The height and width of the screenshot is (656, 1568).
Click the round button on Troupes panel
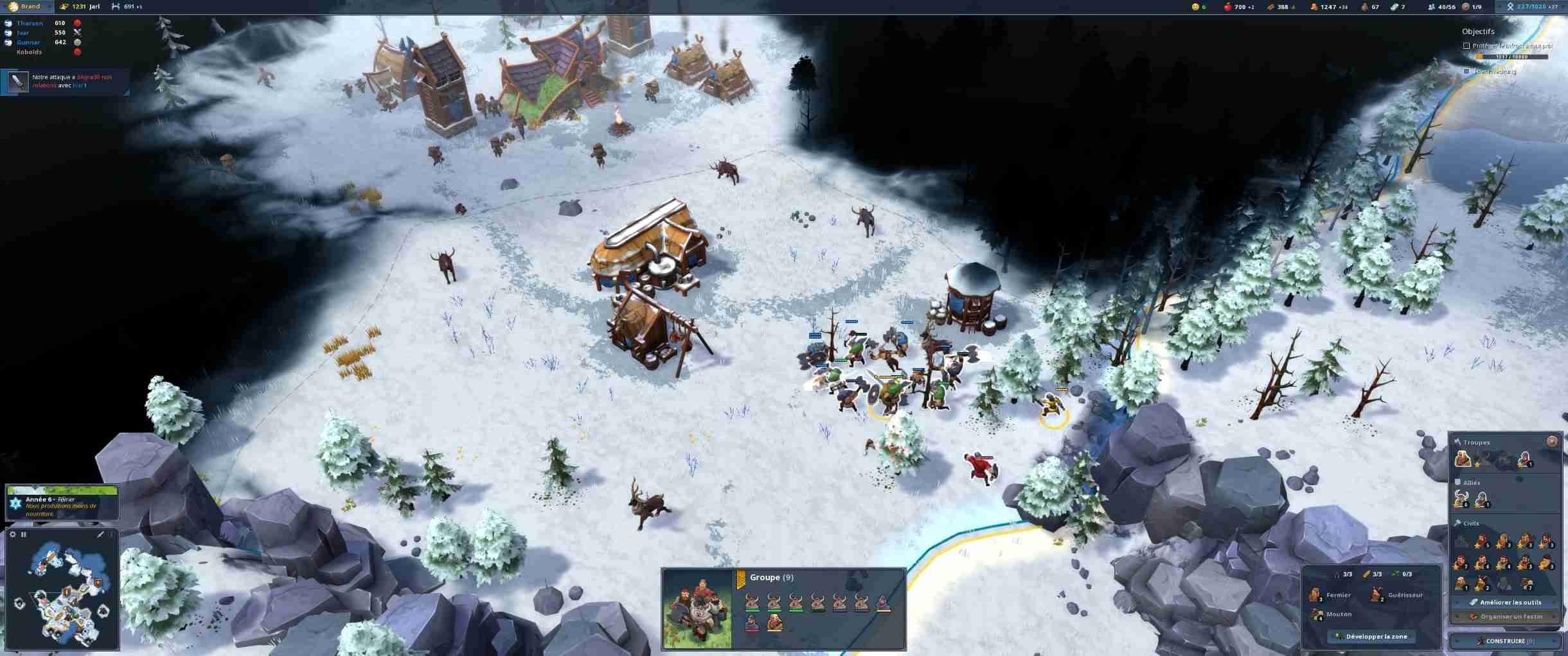point(1552,441)
